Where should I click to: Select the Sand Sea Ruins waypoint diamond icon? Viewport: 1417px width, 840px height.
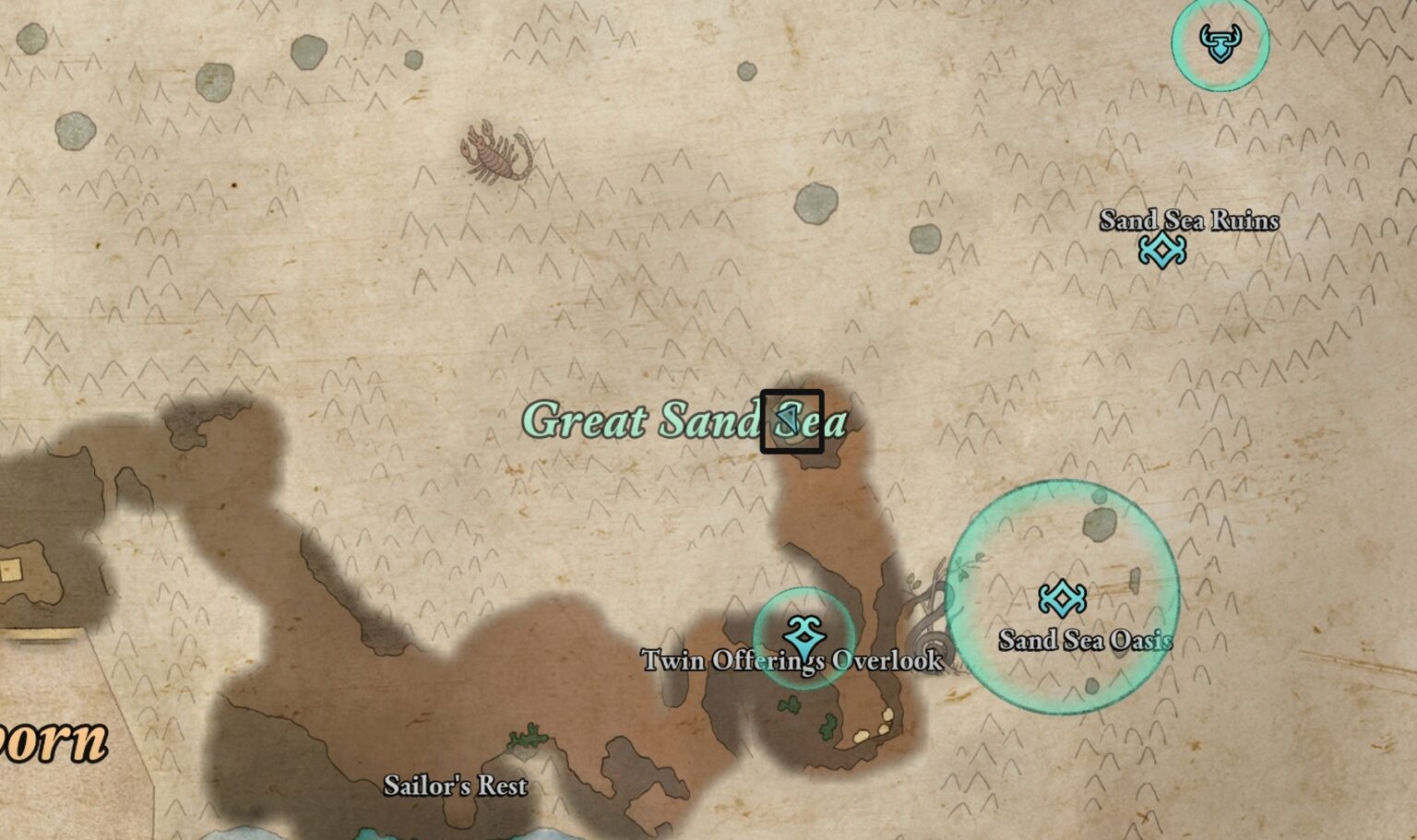coord(1163,248)
